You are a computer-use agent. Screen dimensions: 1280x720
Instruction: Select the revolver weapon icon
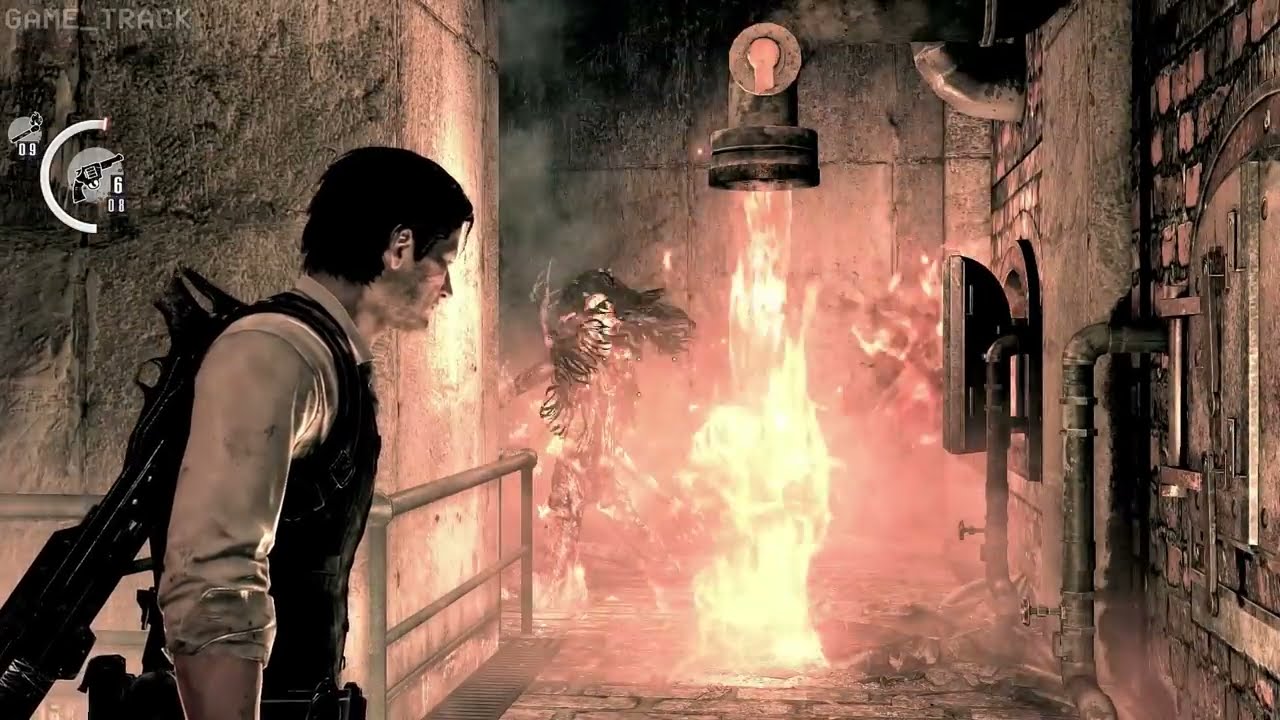coord(95,177)
